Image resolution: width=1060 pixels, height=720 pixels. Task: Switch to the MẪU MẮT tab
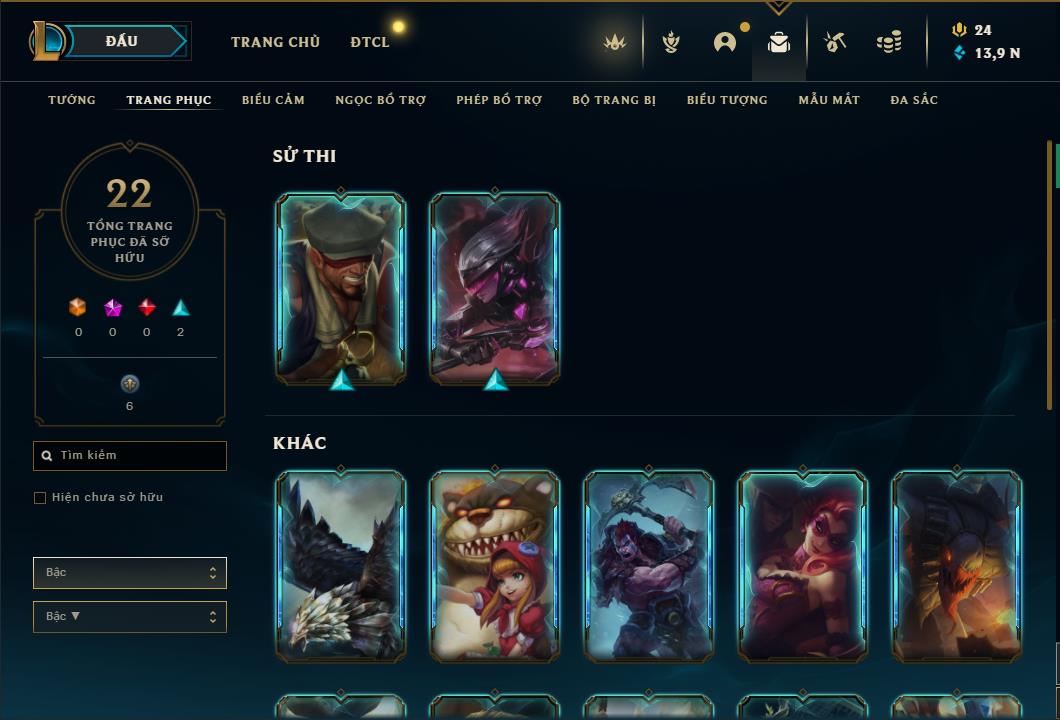tap(829, 100)
